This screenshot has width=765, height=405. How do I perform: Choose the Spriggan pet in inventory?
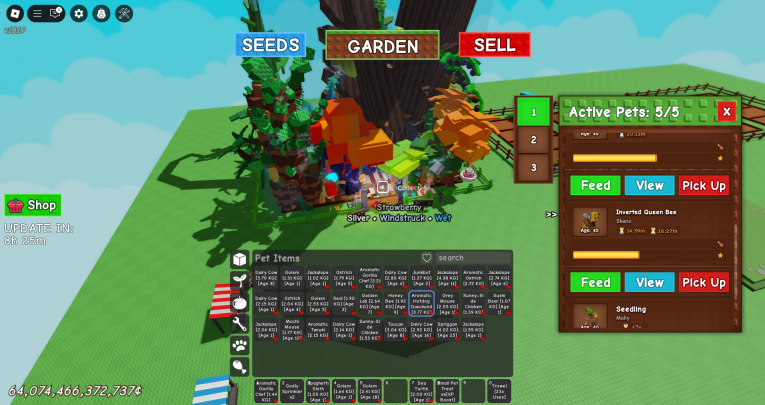447,330
